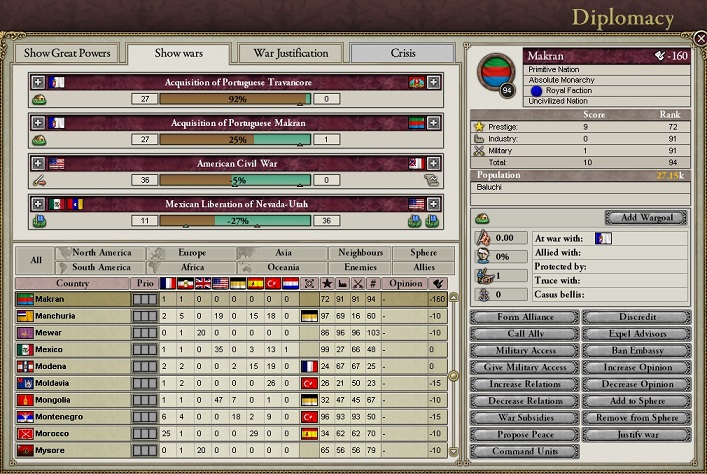Filter countries by North America

click(102, 254)
